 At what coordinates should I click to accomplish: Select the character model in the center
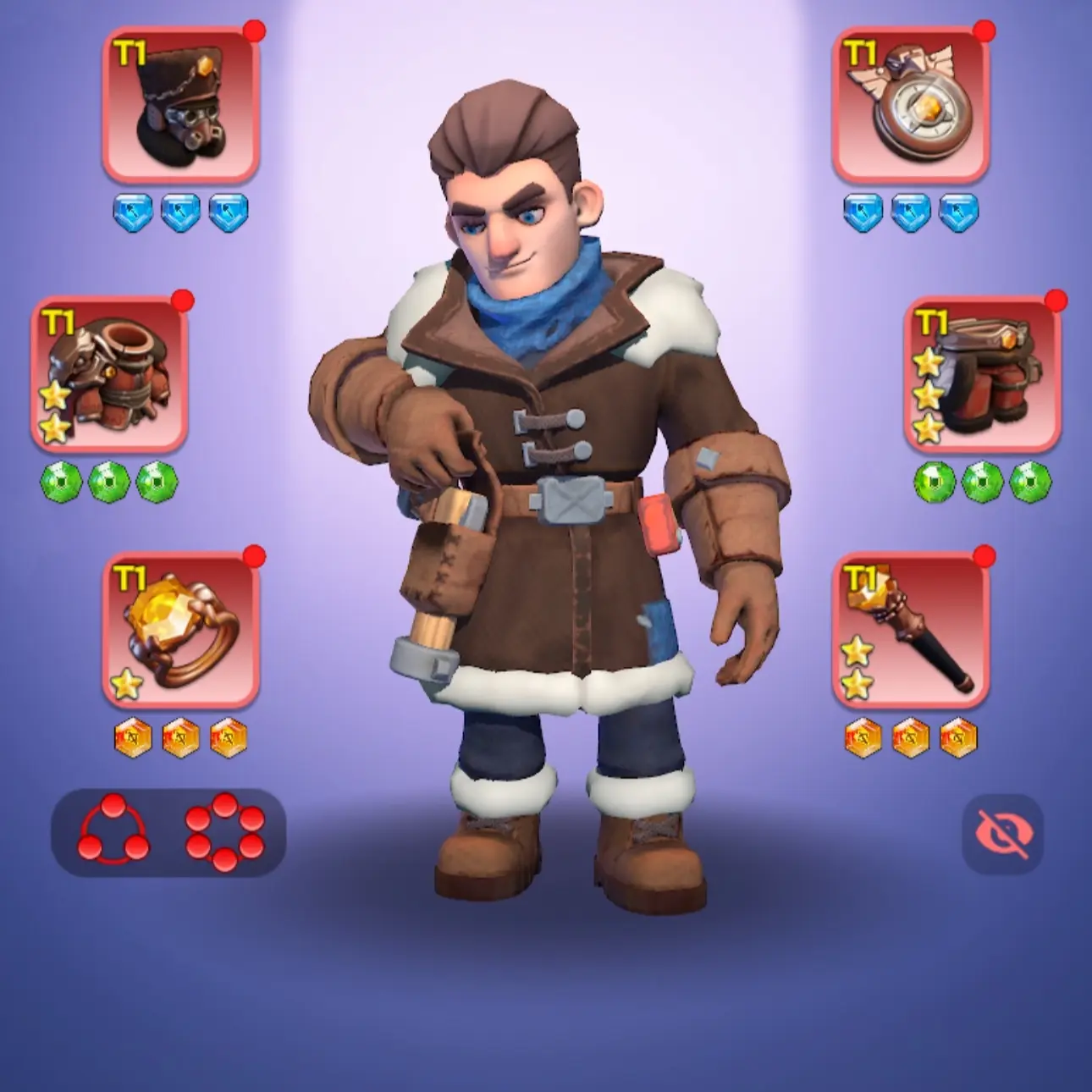click(546, 508)
